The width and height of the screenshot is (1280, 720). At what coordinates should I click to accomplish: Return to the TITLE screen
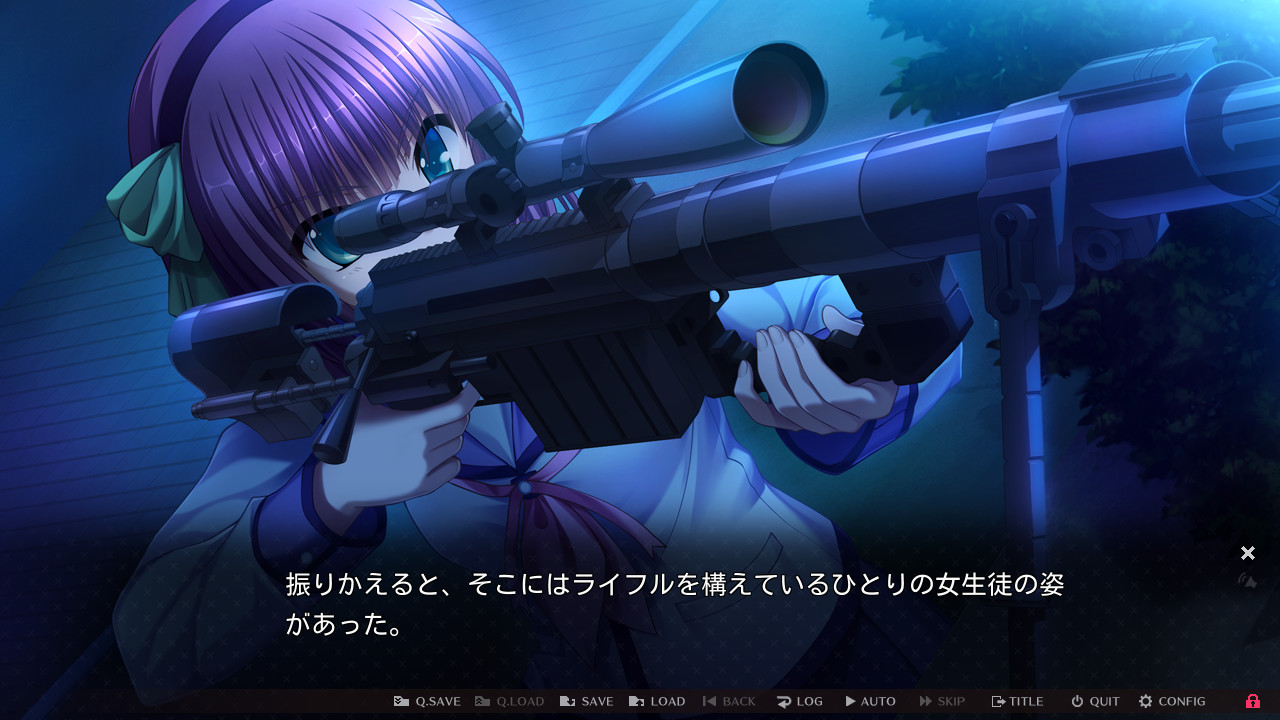click(x=1017, y=701)
